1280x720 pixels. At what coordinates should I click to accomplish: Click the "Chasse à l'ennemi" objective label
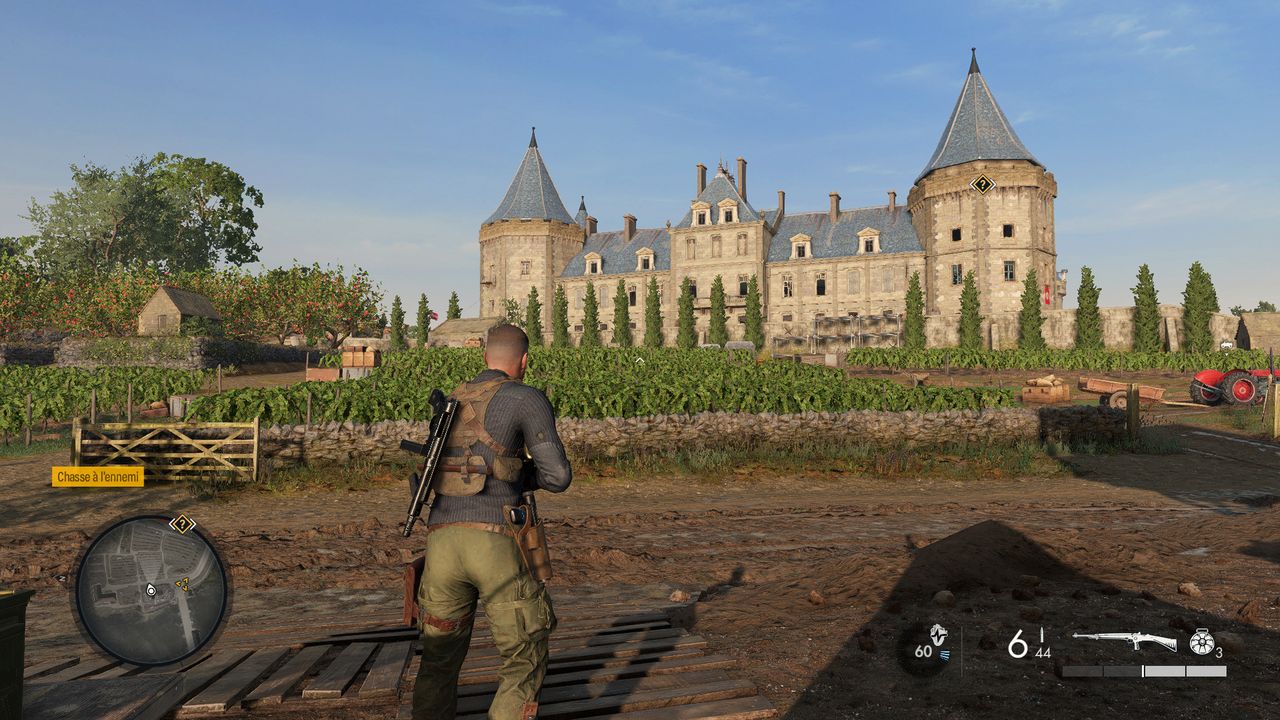point(98,477)
